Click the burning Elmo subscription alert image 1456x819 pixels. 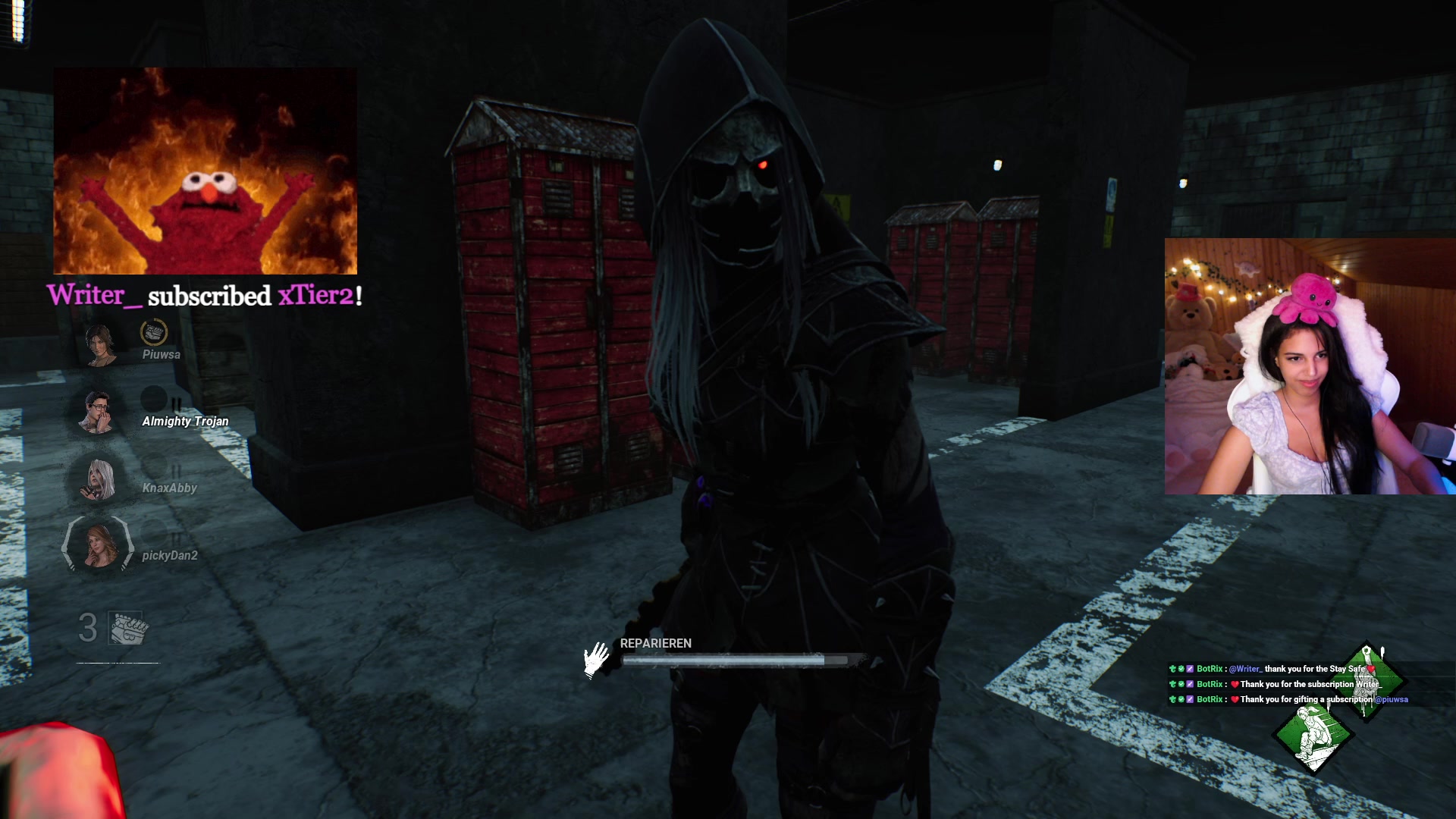[x=205, y=171]
